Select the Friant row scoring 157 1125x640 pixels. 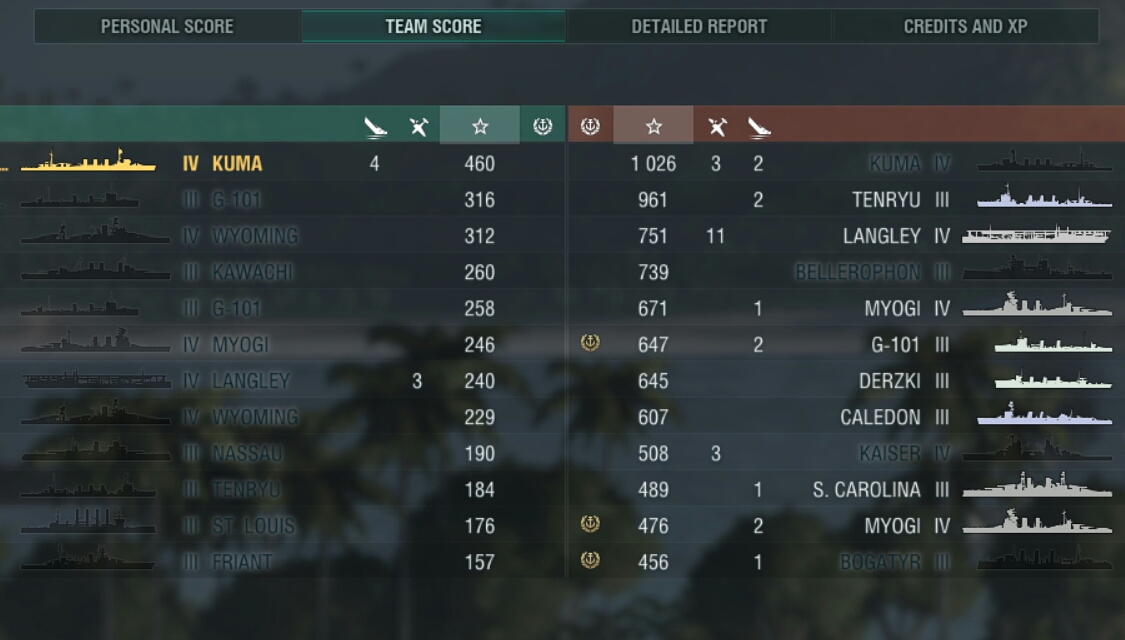pos(242,562)
